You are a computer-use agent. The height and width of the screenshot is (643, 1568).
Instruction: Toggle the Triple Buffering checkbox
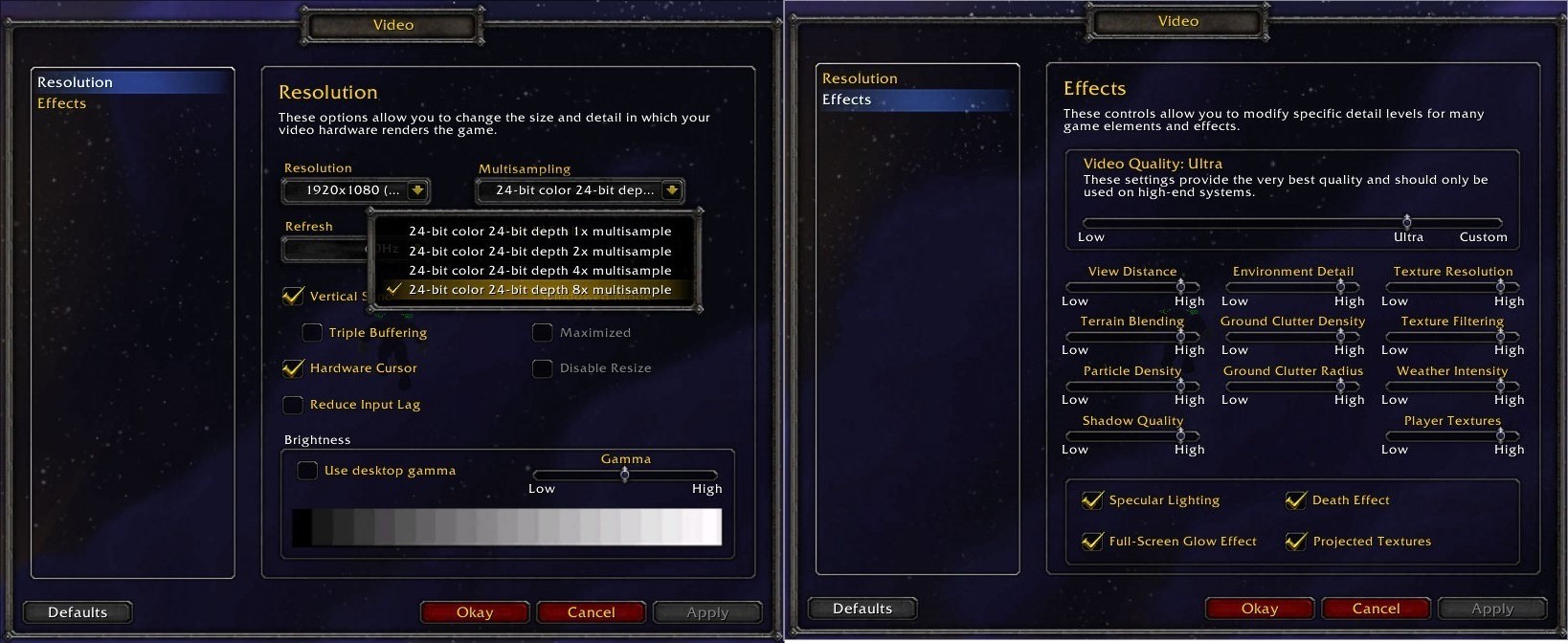312,333
